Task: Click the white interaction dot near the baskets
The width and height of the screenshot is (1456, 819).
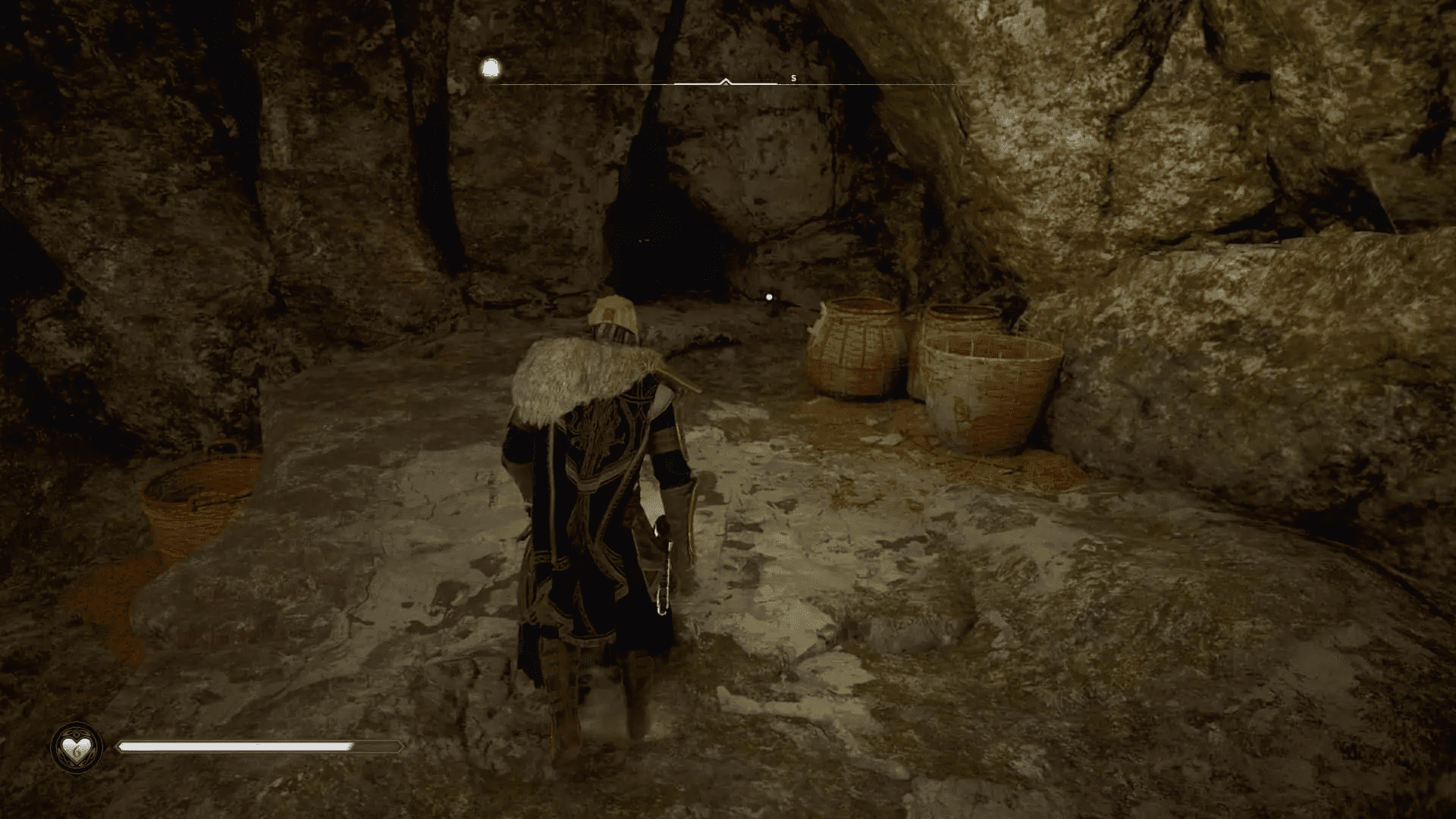Action: click(768, 297)
